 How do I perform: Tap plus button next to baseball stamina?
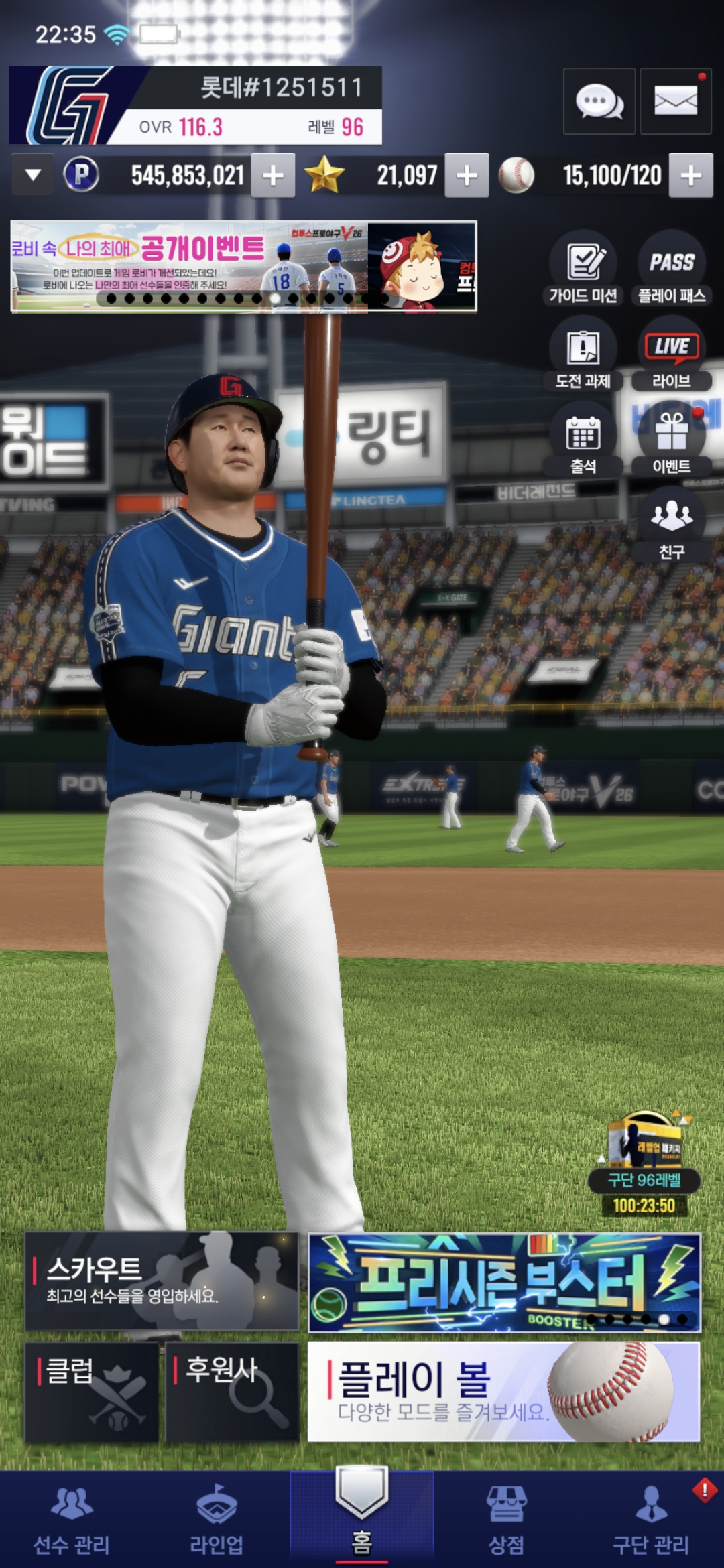pos(690,176)
